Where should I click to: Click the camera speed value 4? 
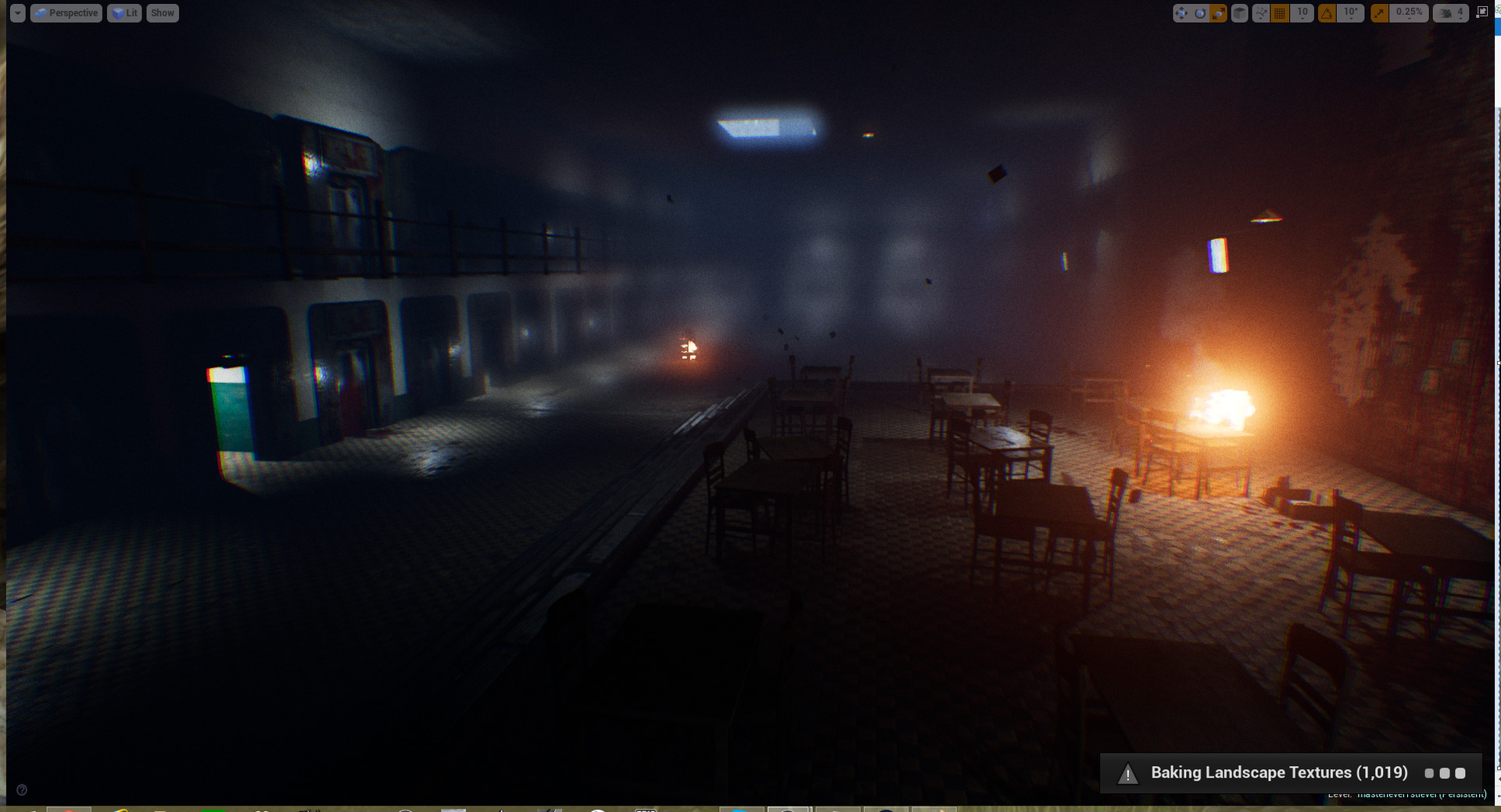click(x=1459, y=13)
